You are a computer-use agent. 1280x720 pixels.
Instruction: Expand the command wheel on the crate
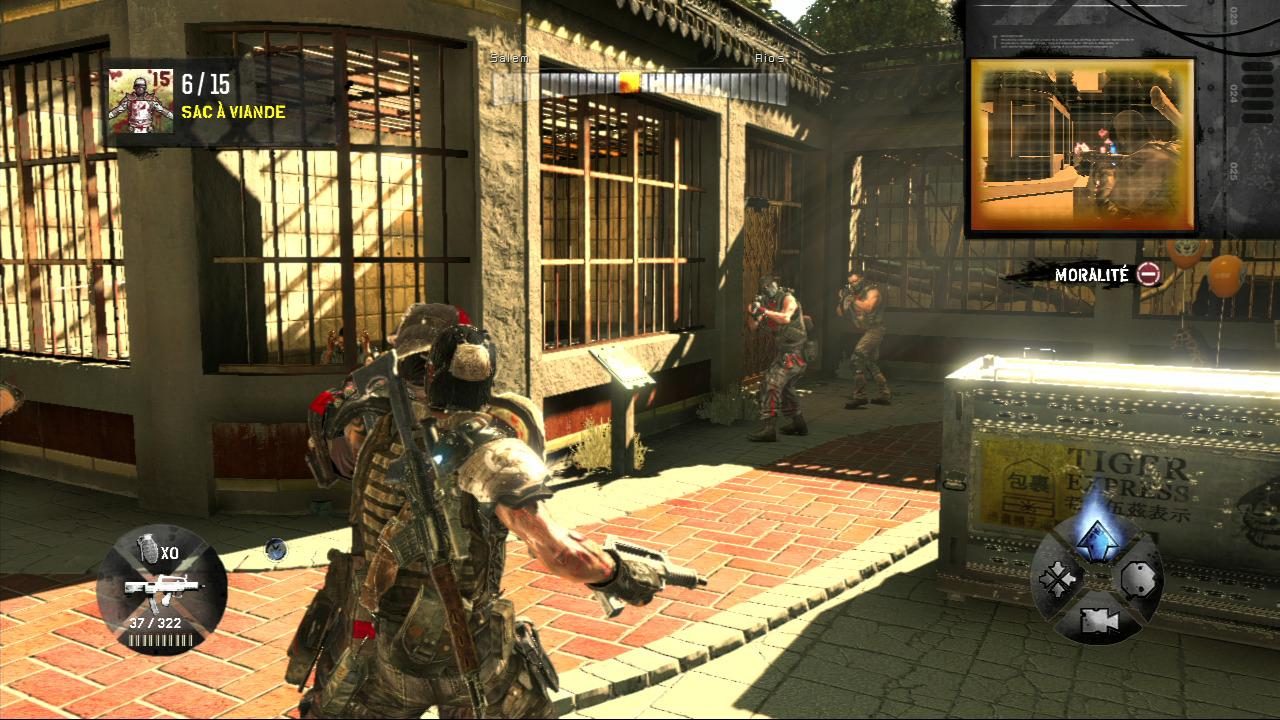click(x=1098, y=580)
